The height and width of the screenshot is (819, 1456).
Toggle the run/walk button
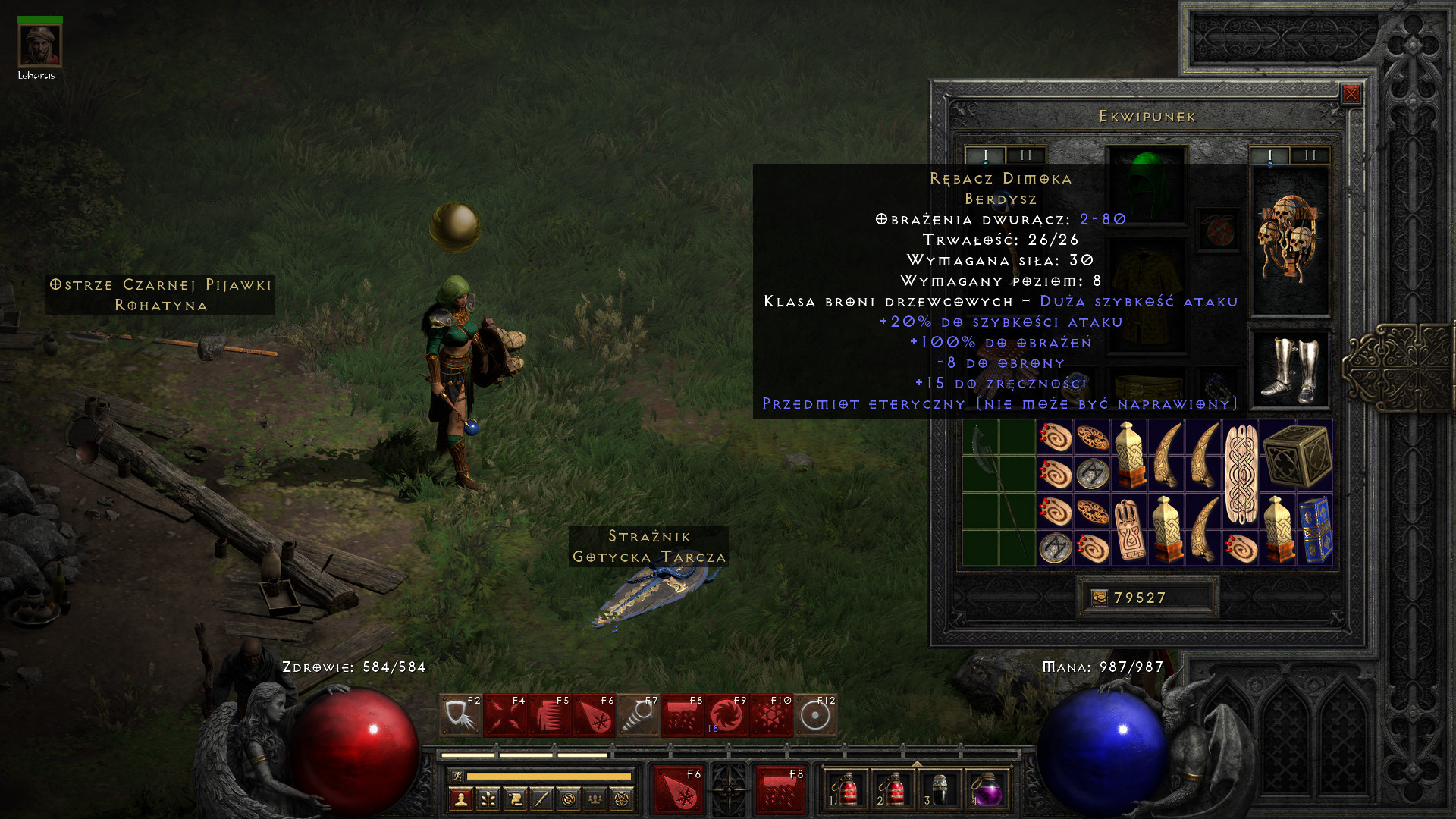pos(457,776)
